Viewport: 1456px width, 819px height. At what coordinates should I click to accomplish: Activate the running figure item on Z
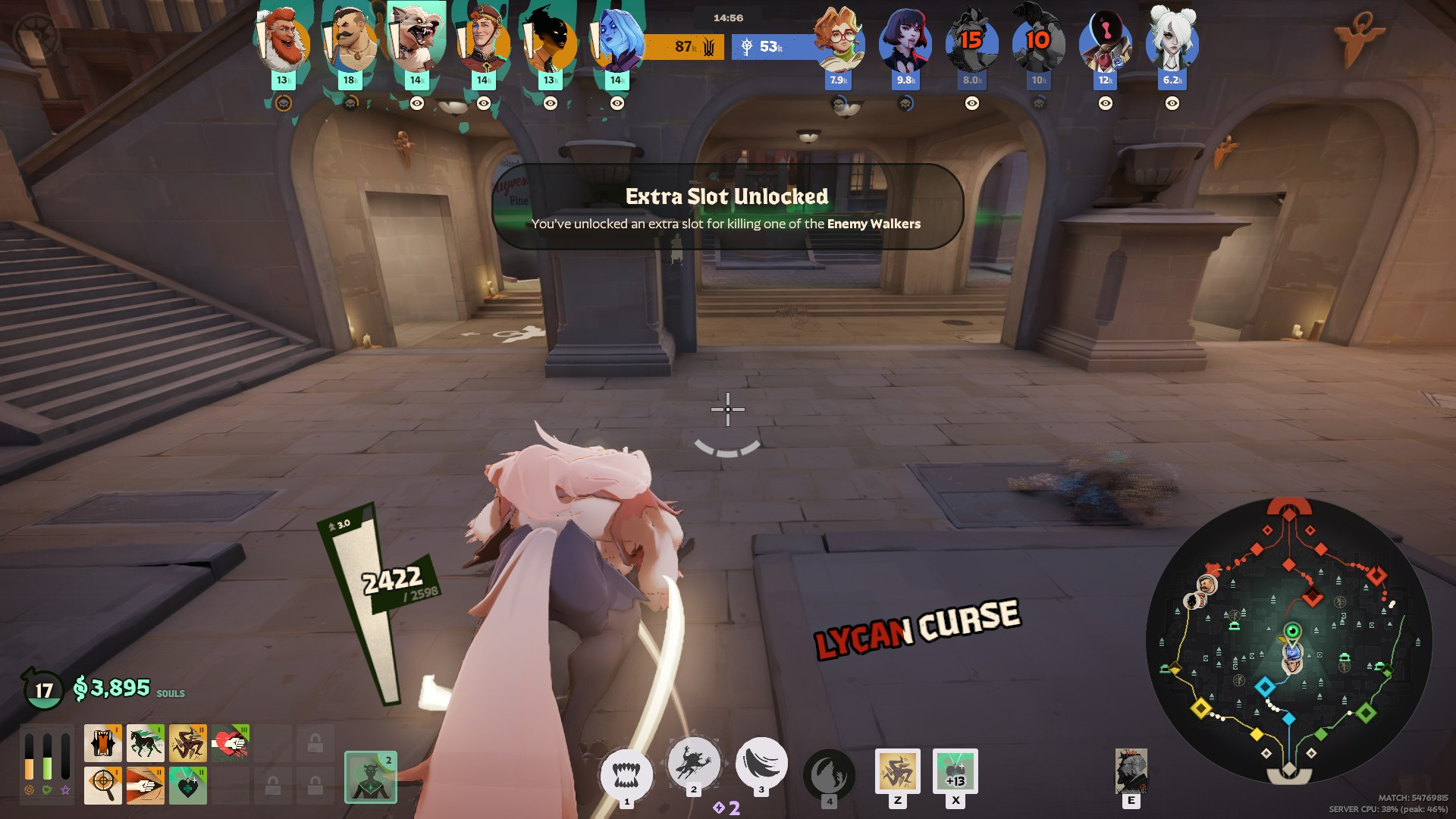click(898, 771)
